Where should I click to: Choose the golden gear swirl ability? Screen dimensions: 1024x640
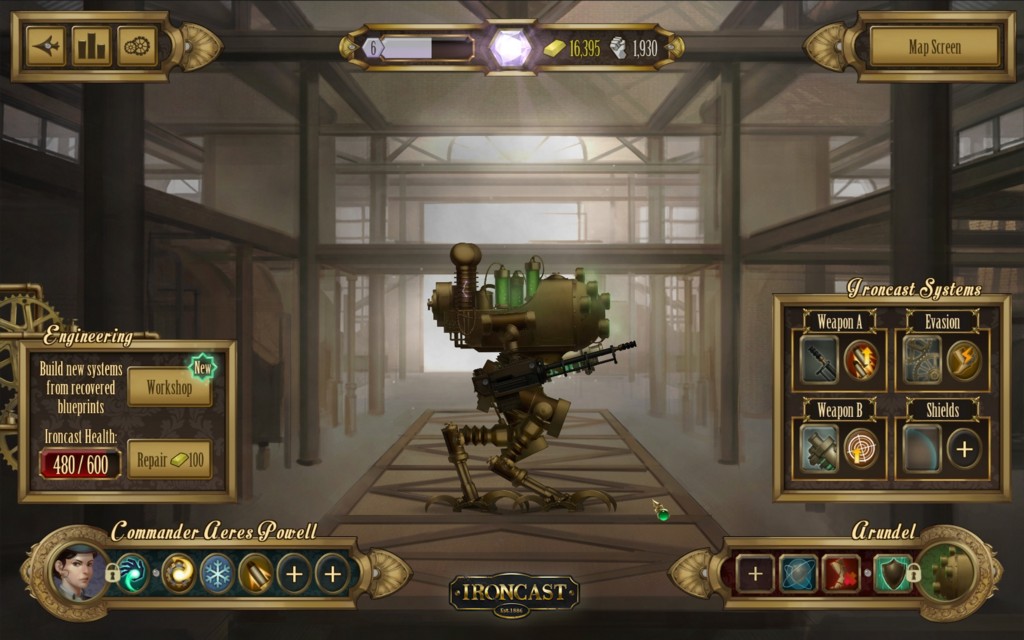point(178,574)
